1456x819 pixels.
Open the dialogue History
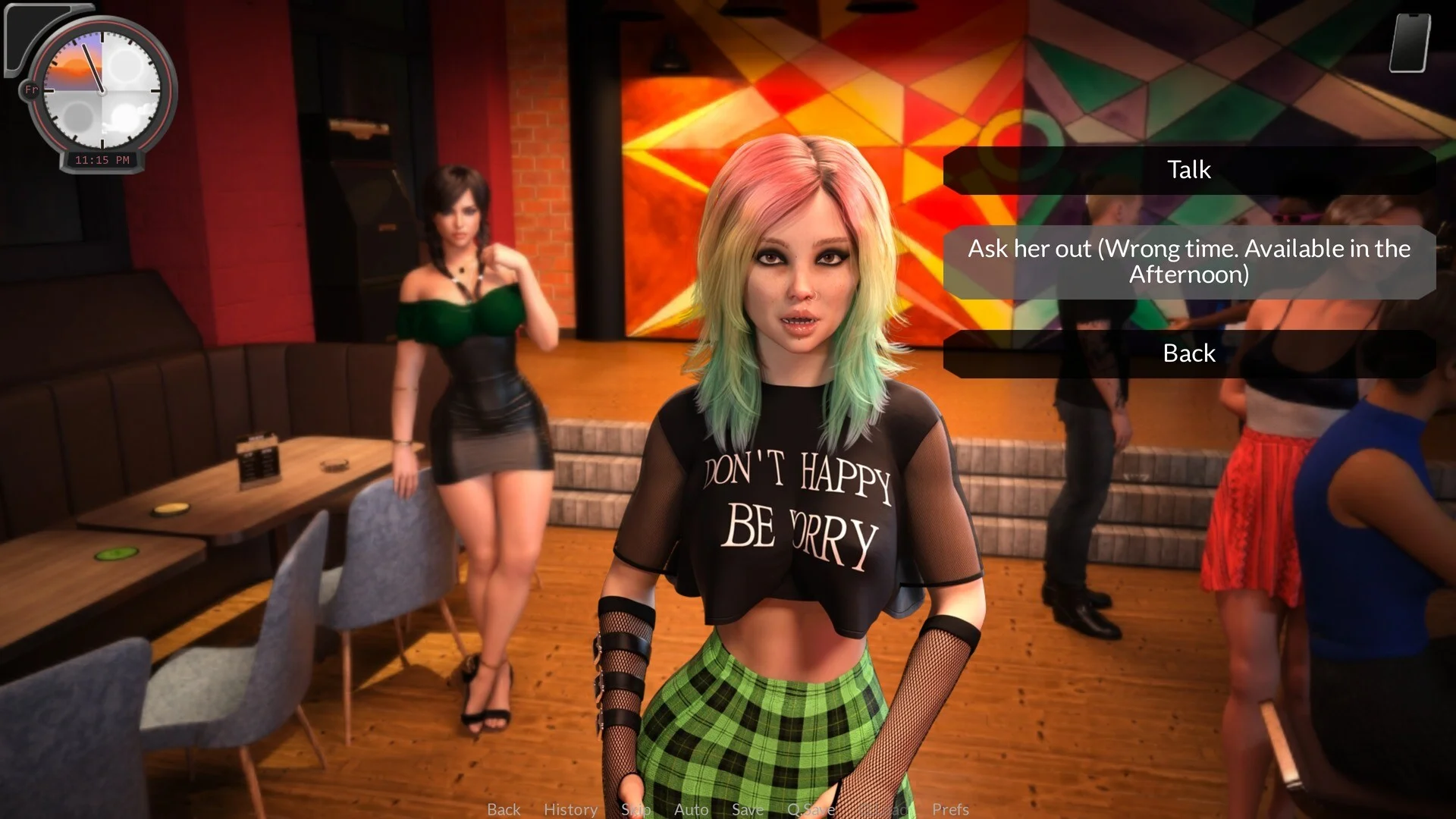[x=570, y=809]
